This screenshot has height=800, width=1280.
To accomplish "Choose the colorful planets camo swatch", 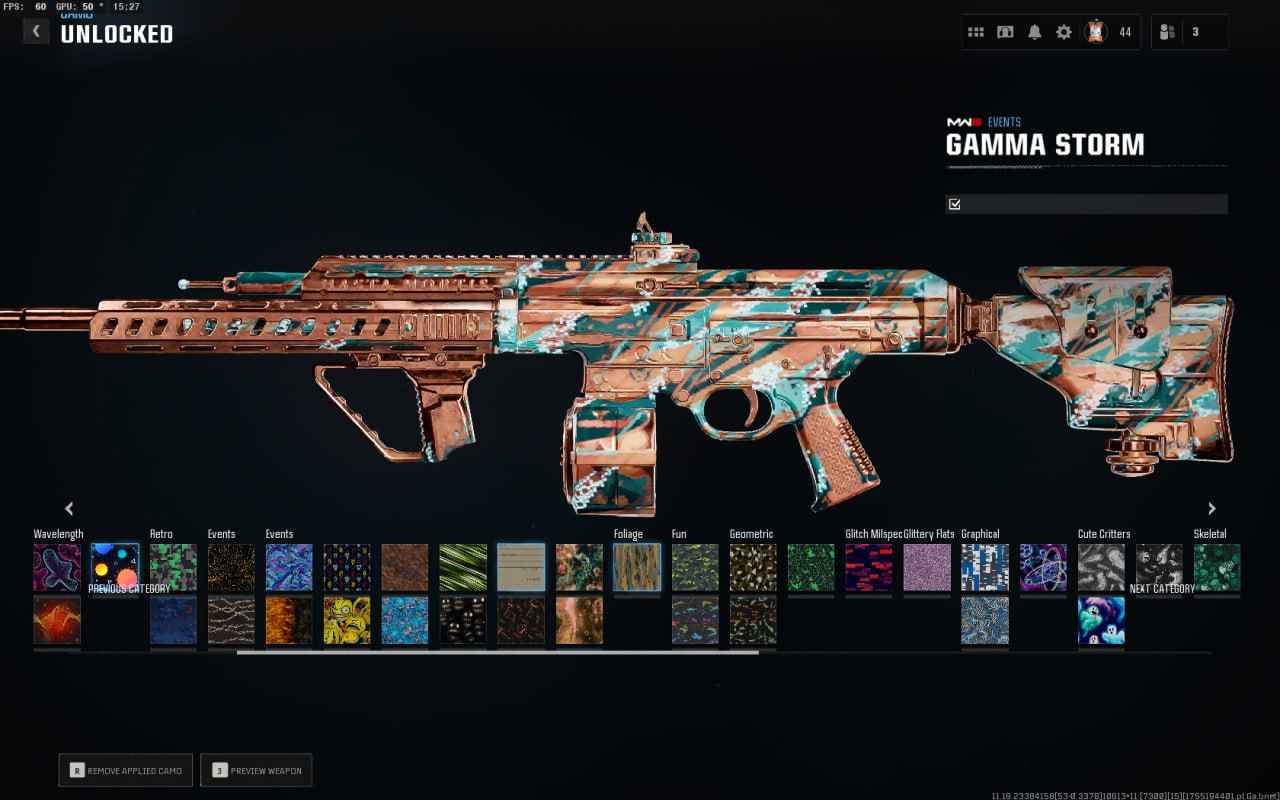I will point(115,567).
